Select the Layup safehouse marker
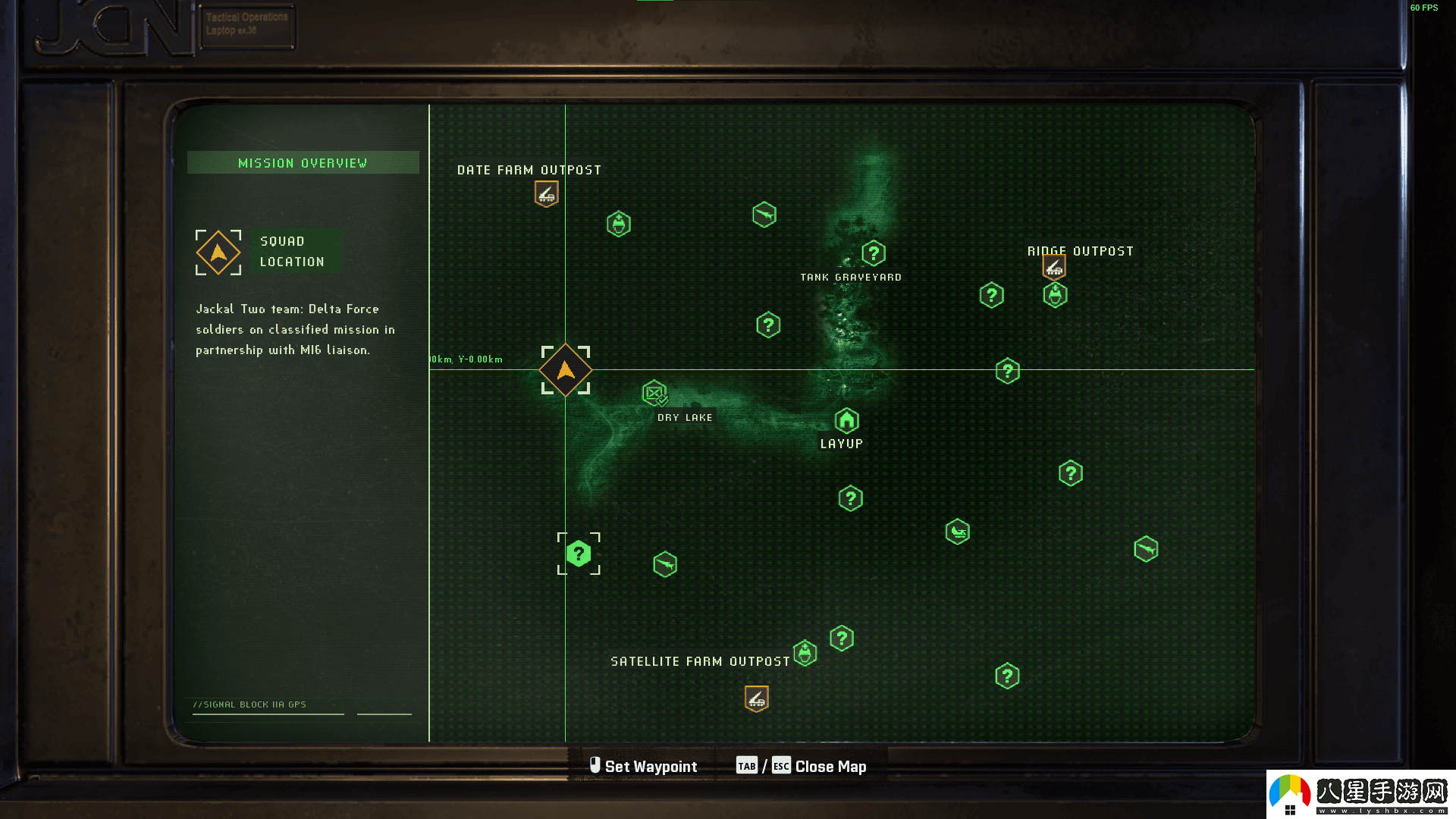The width and height of the screenshot is (1456, 819). click(846, 420)
